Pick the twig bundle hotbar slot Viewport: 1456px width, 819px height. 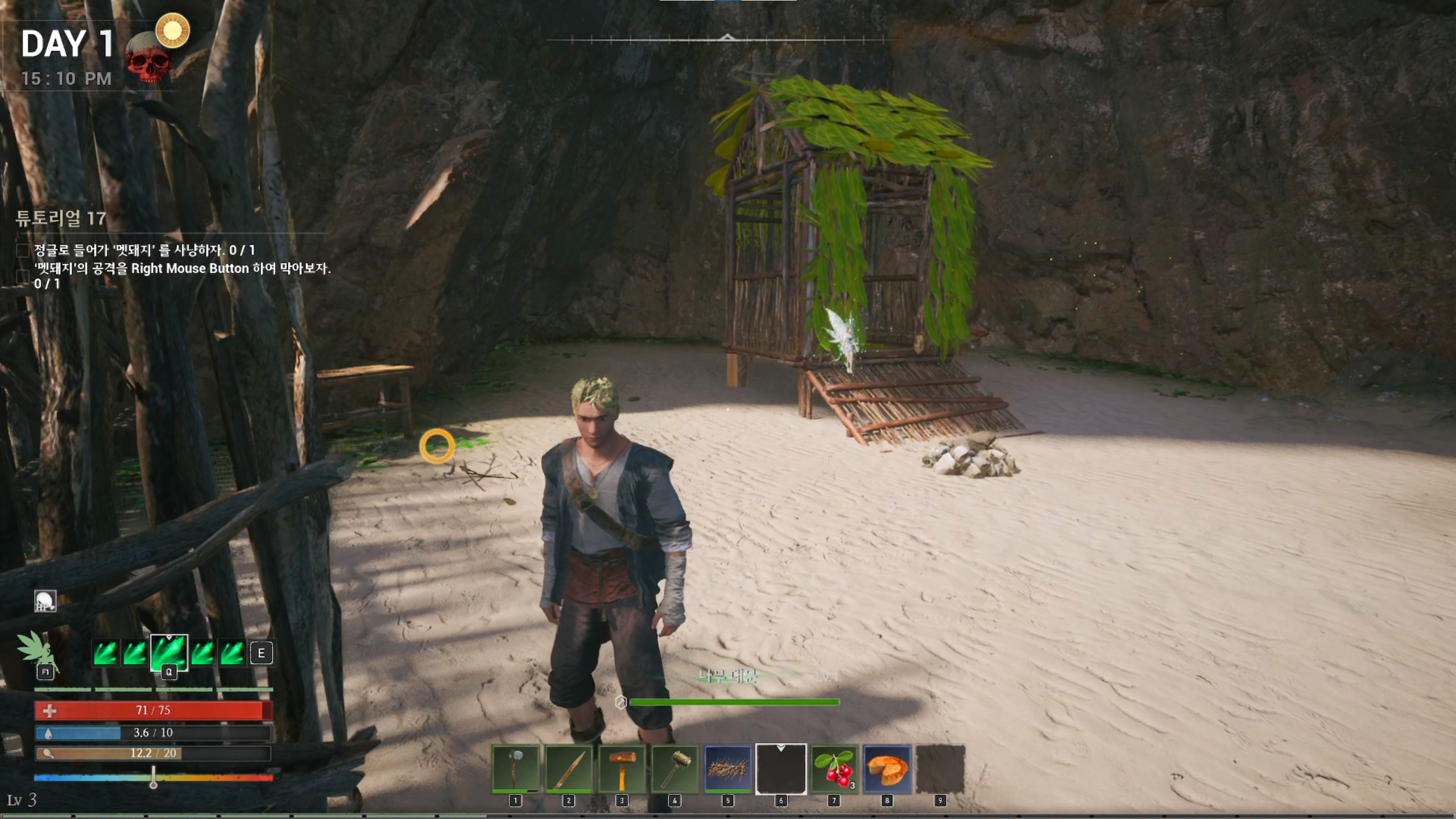click(x=727, y=768)
